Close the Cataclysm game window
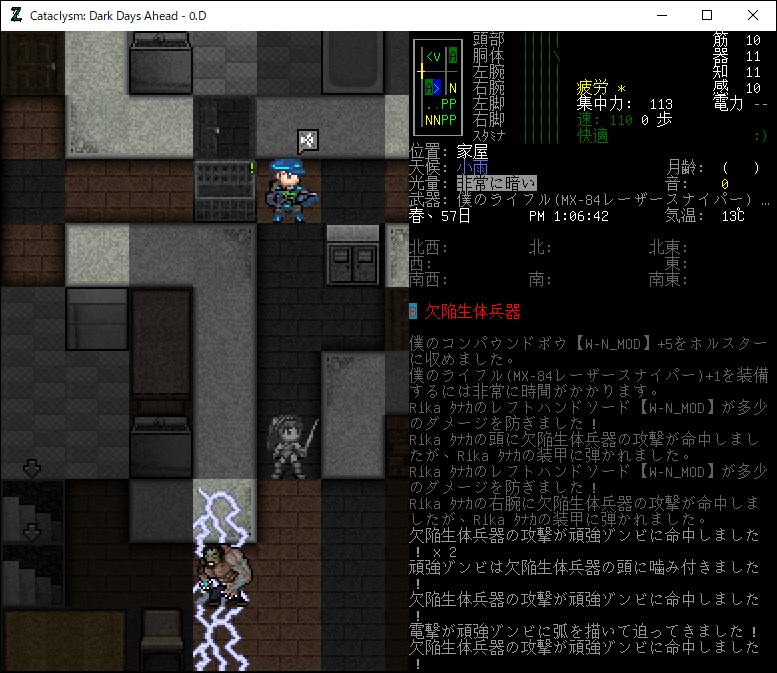The width and height of the screenshot is (777, 673). click(753, 15)
